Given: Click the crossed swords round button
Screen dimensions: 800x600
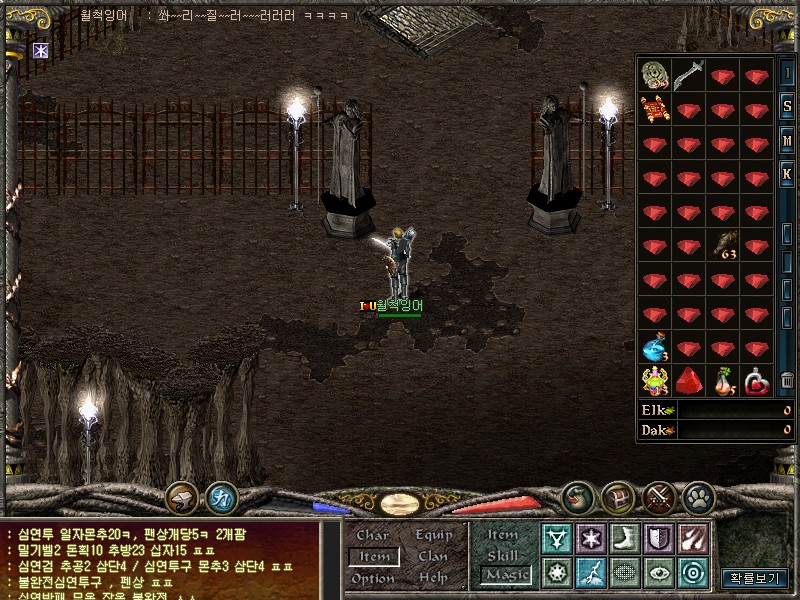Looking at the screenshot, I should point(658,496).
